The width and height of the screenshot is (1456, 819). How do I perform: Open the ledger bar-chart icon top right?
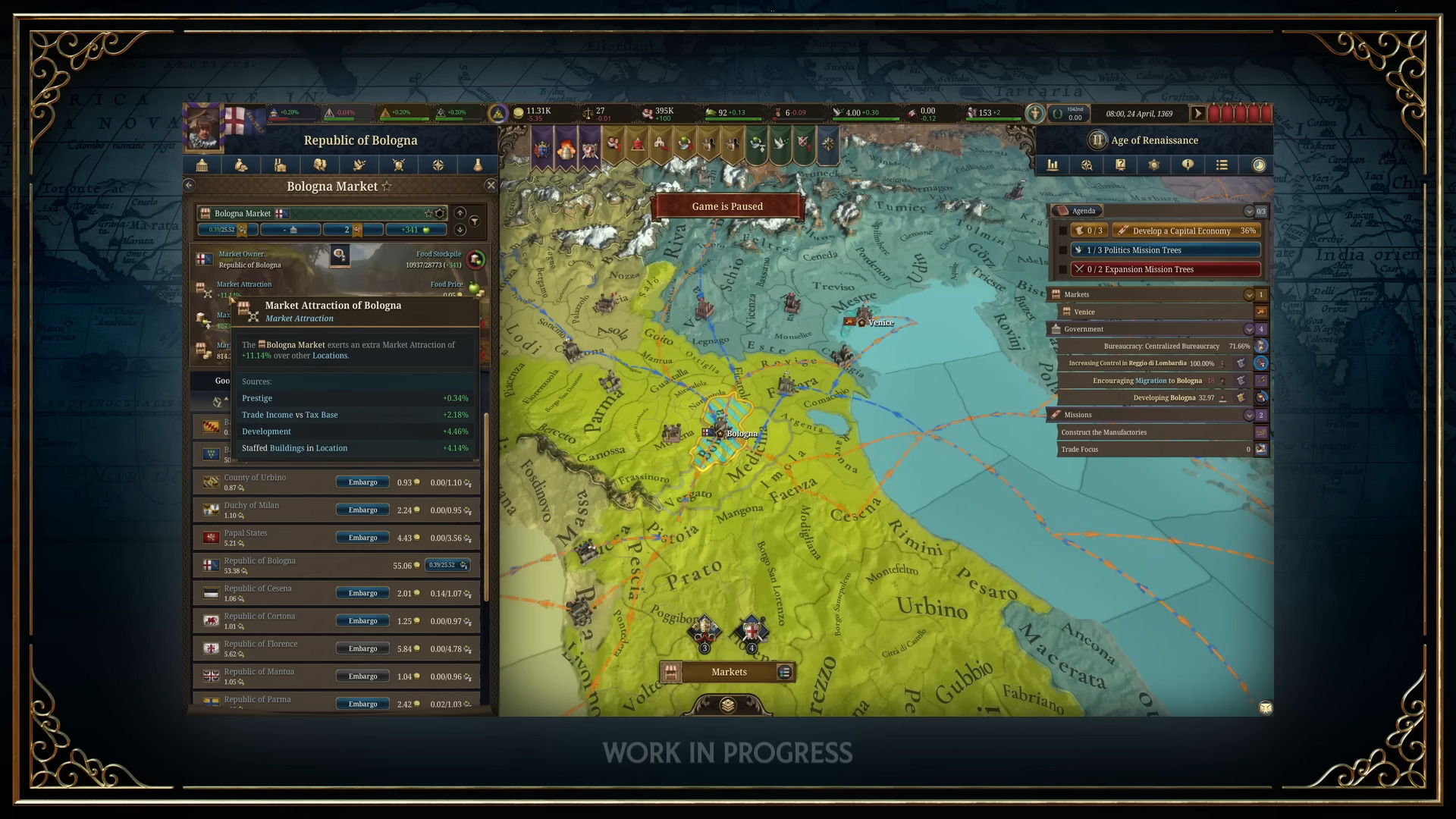tap(1053, 165)
